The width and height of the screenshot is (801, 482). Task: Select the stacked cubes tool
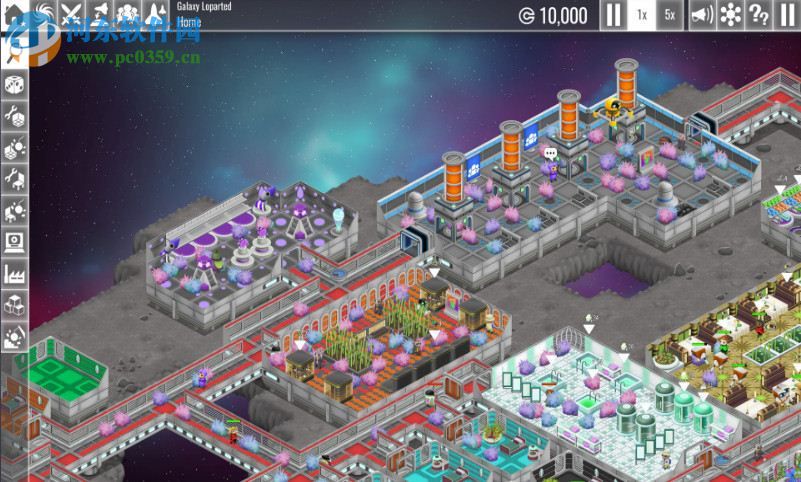15,304
